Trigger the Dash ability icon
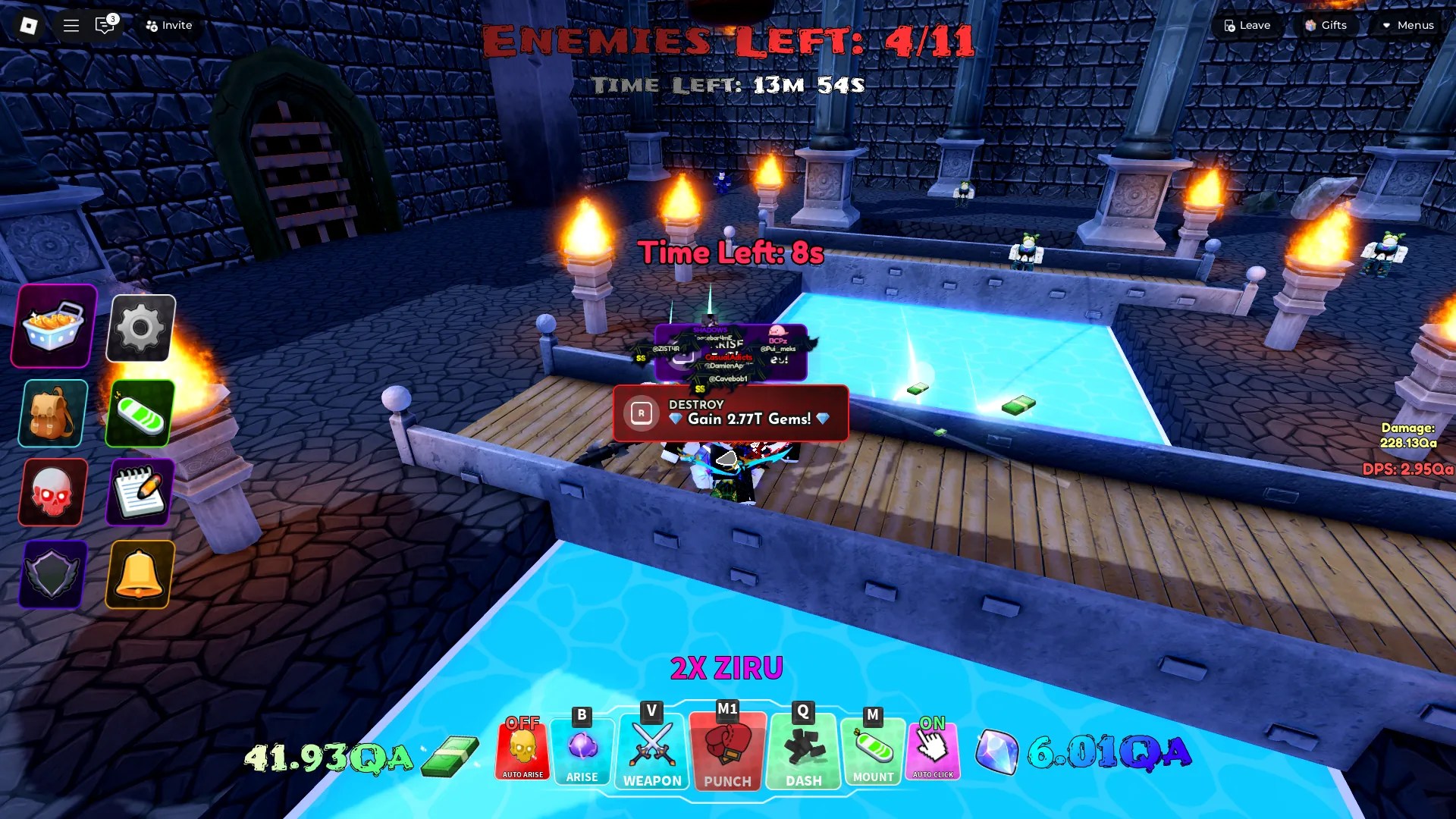The image size is (1456, 819). point(802,751)
